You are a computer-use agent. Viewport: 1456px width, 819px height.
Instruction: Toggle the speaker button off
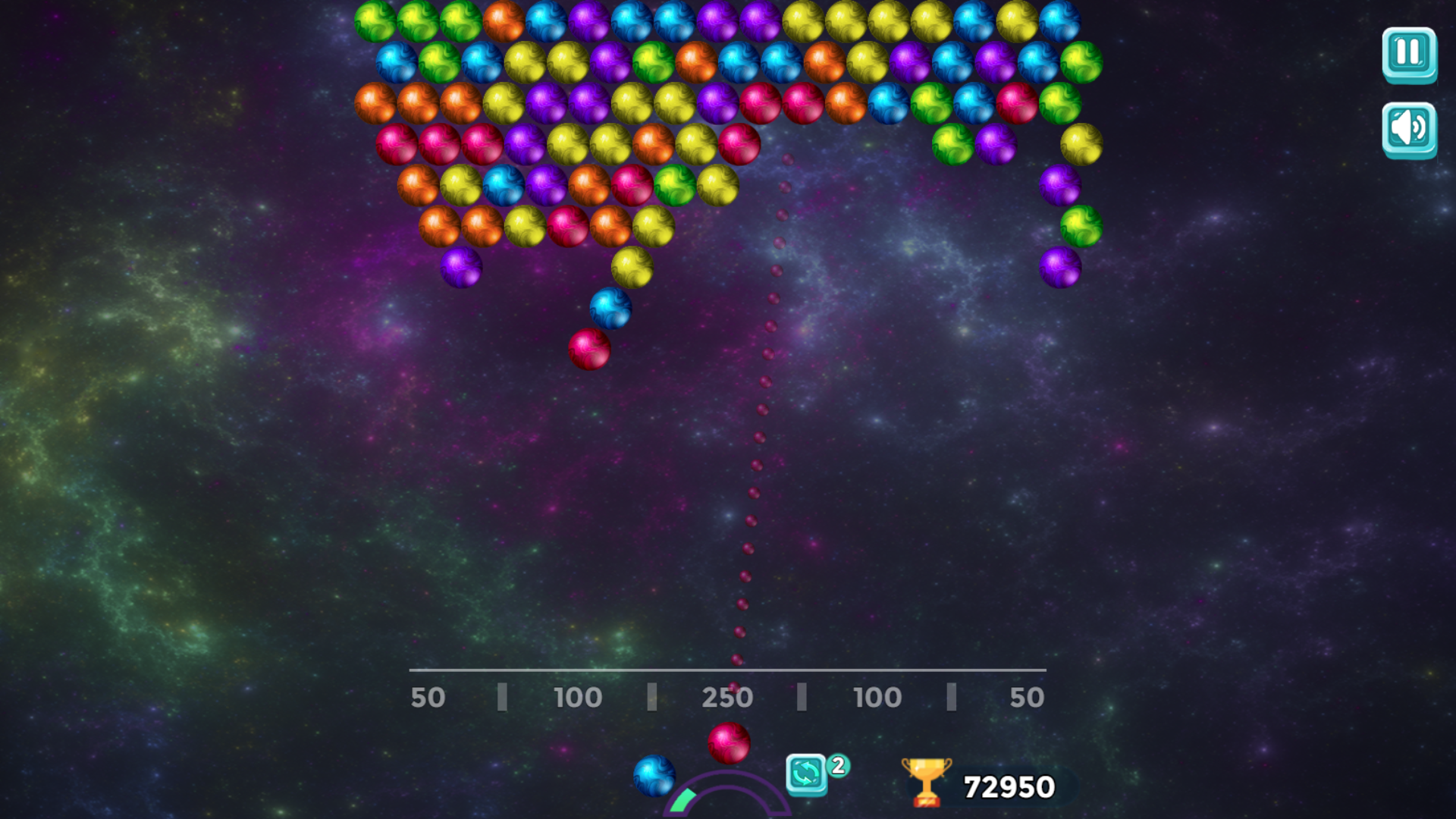click(1409, 129)
